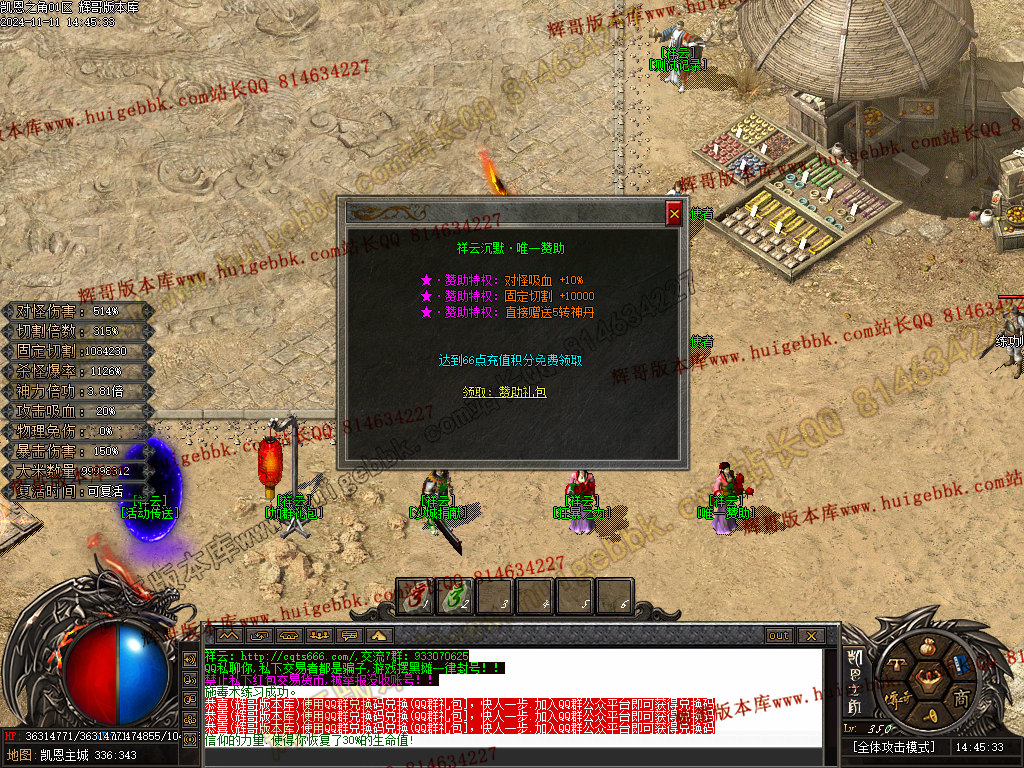
Task: Close the sponsor dialog window
Action: [674, 213]
